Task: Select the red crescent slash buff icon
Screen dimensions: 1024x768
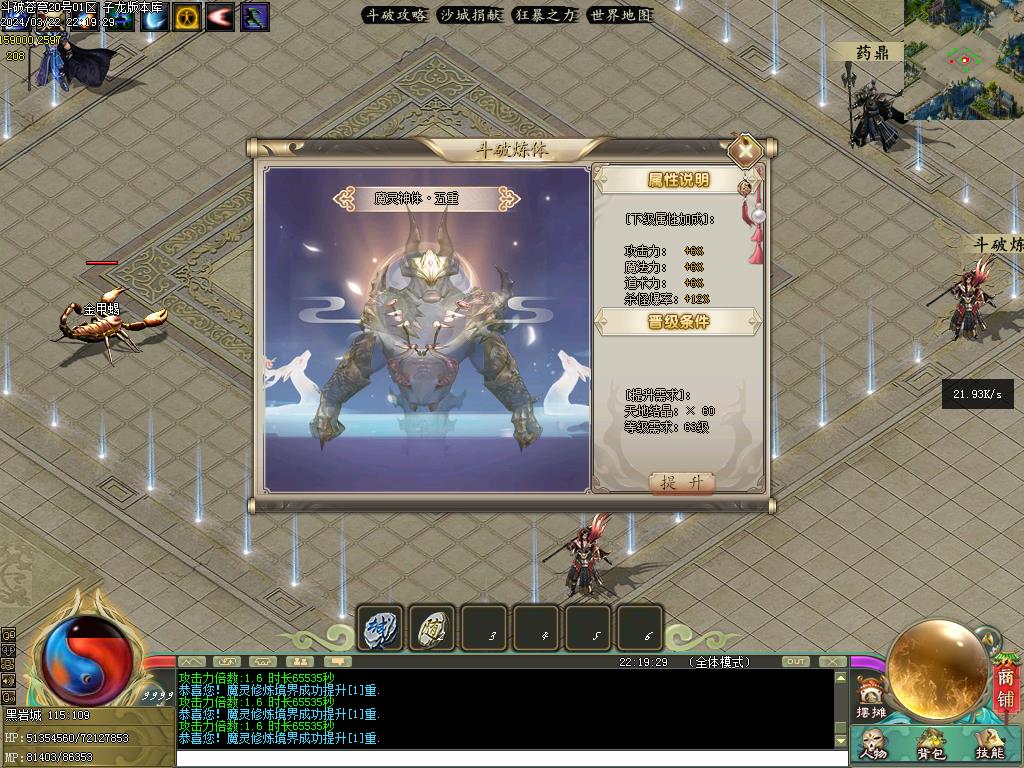Action: [220, 17]
